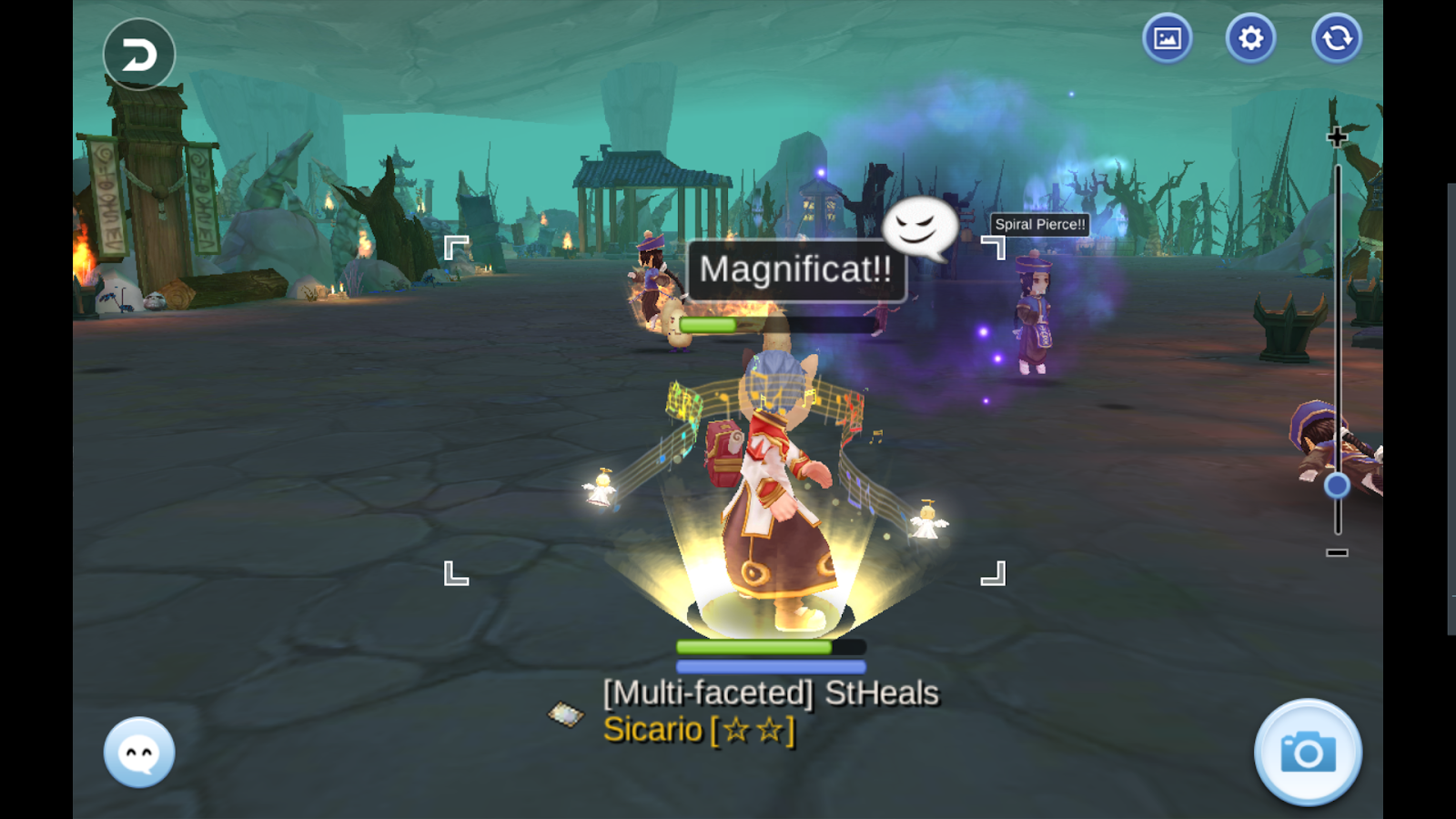The image size is (1456, 819).
Task: Click the card icon beside Sicario's name
Action: (564, 715)
